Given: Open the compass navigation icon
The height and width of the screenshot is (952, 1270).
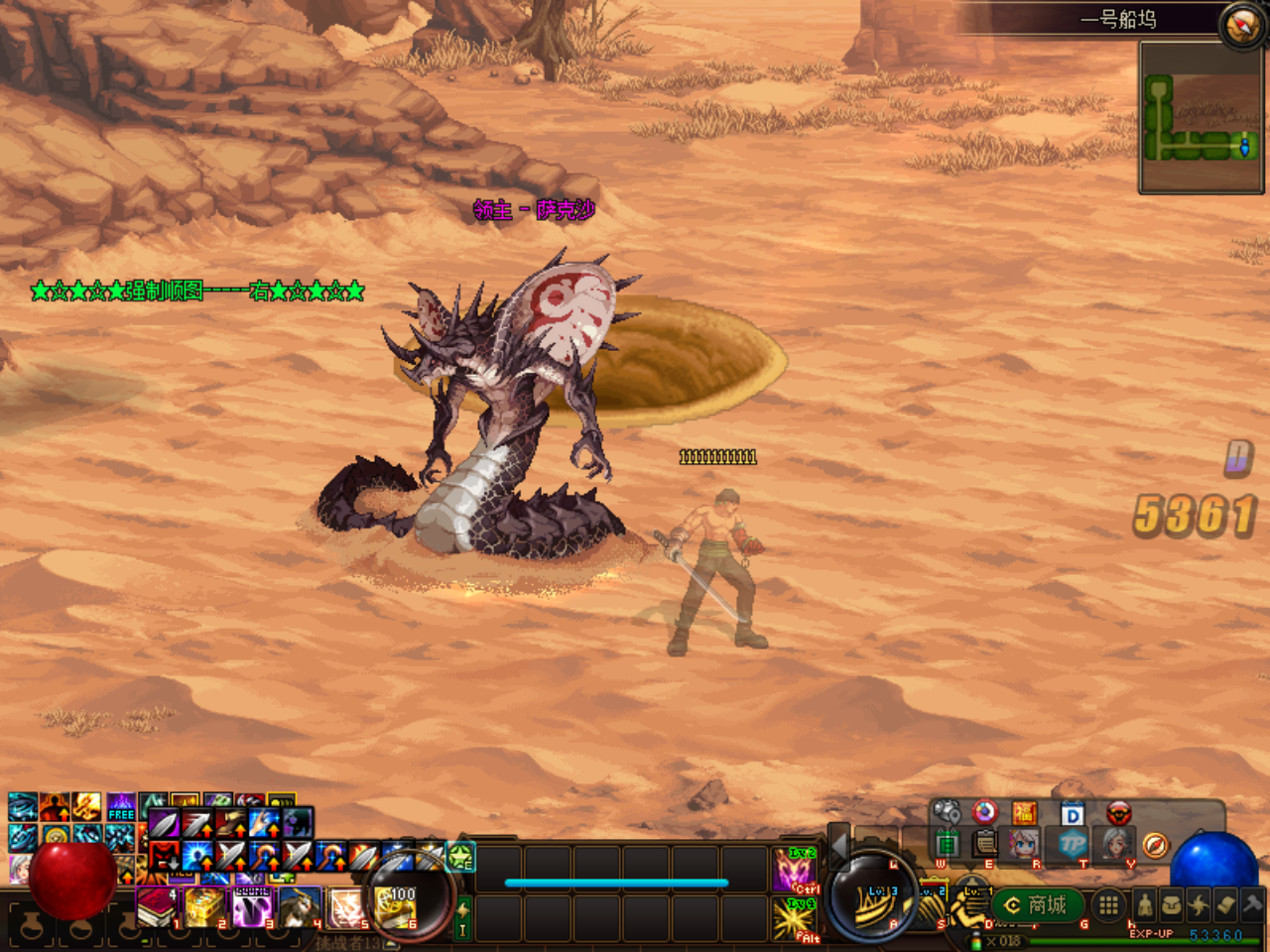Looking at the screenshot, I should point(1155,847).
